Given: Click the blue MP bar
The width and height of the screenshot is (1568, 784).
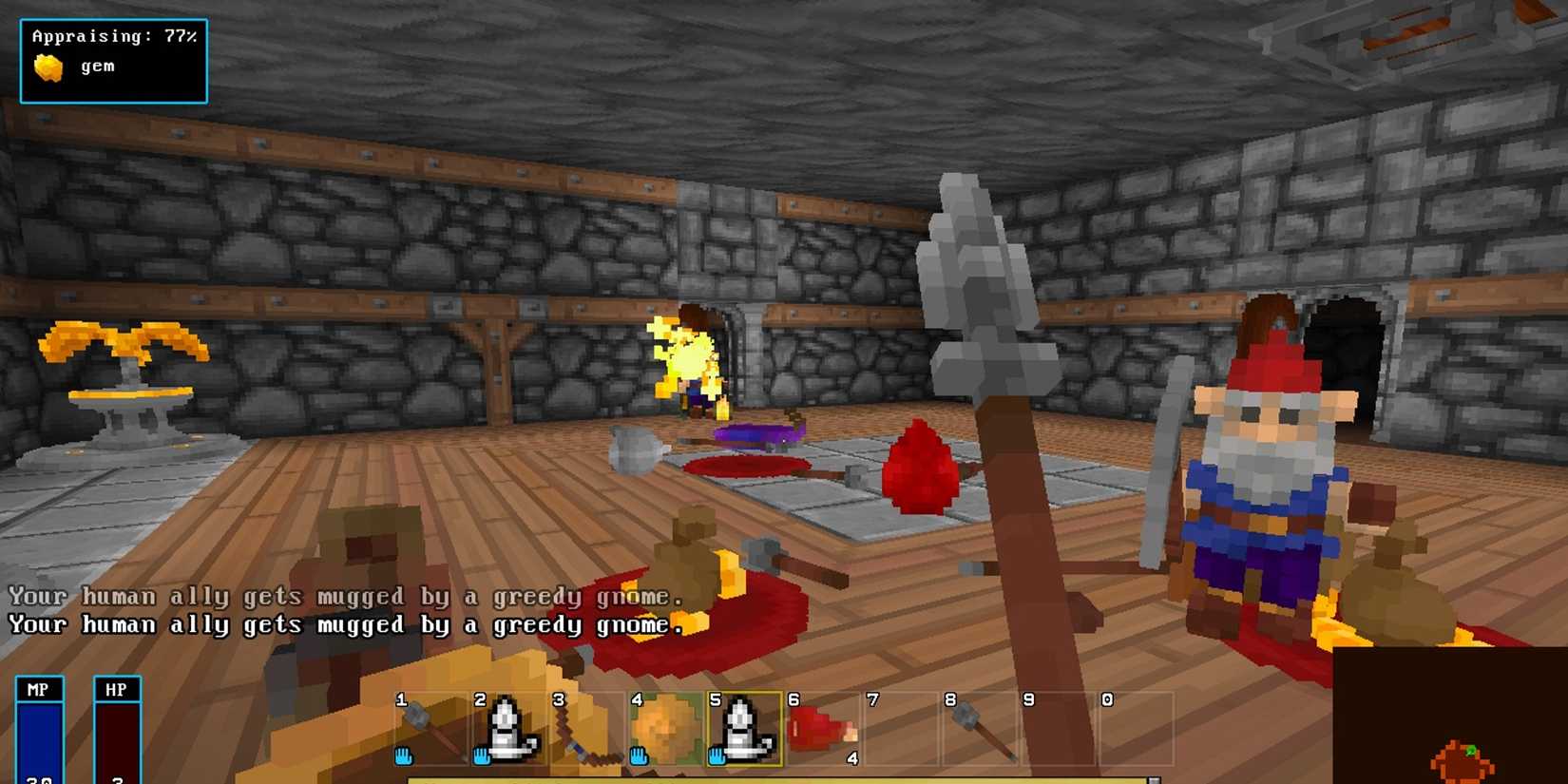Looking at the screenshot, I should (x=40, y=741).
